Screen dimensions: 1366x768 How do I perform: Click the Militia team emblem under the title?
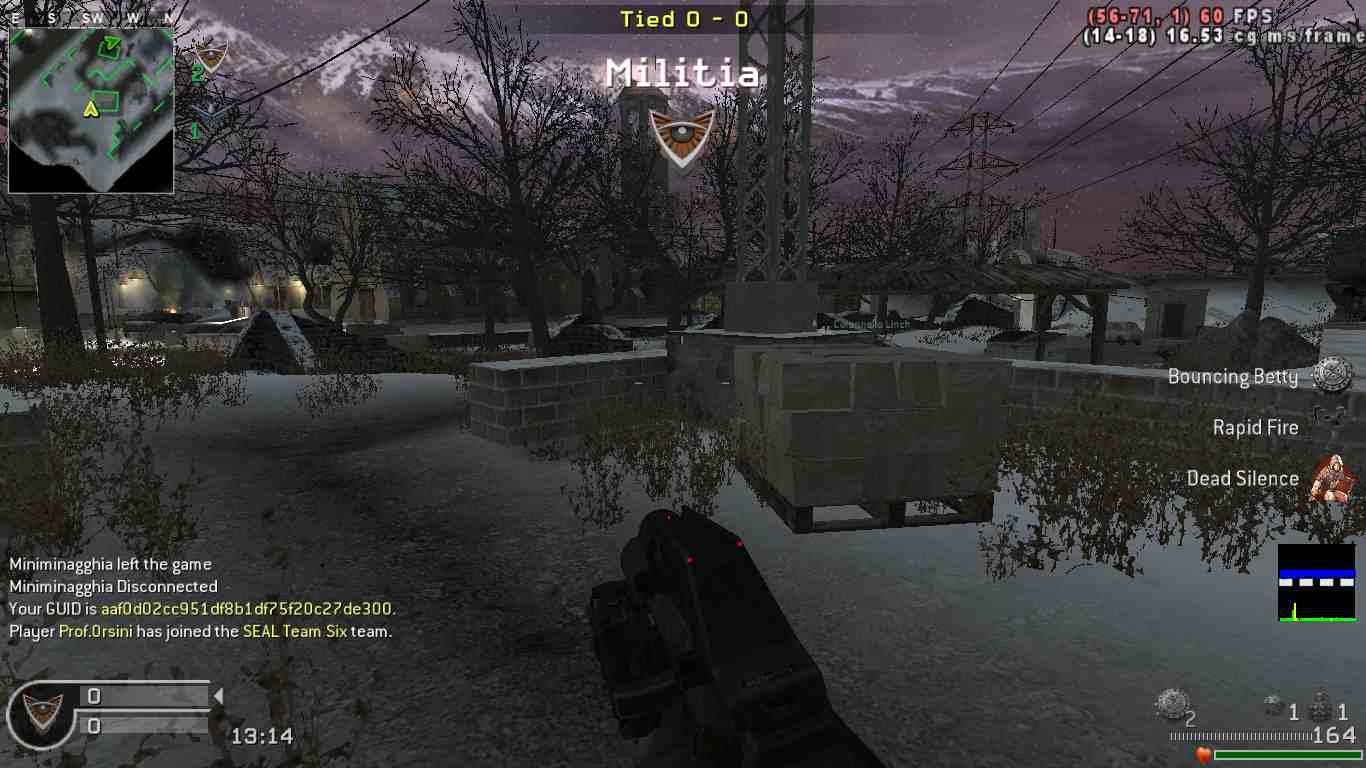(682, 134)
